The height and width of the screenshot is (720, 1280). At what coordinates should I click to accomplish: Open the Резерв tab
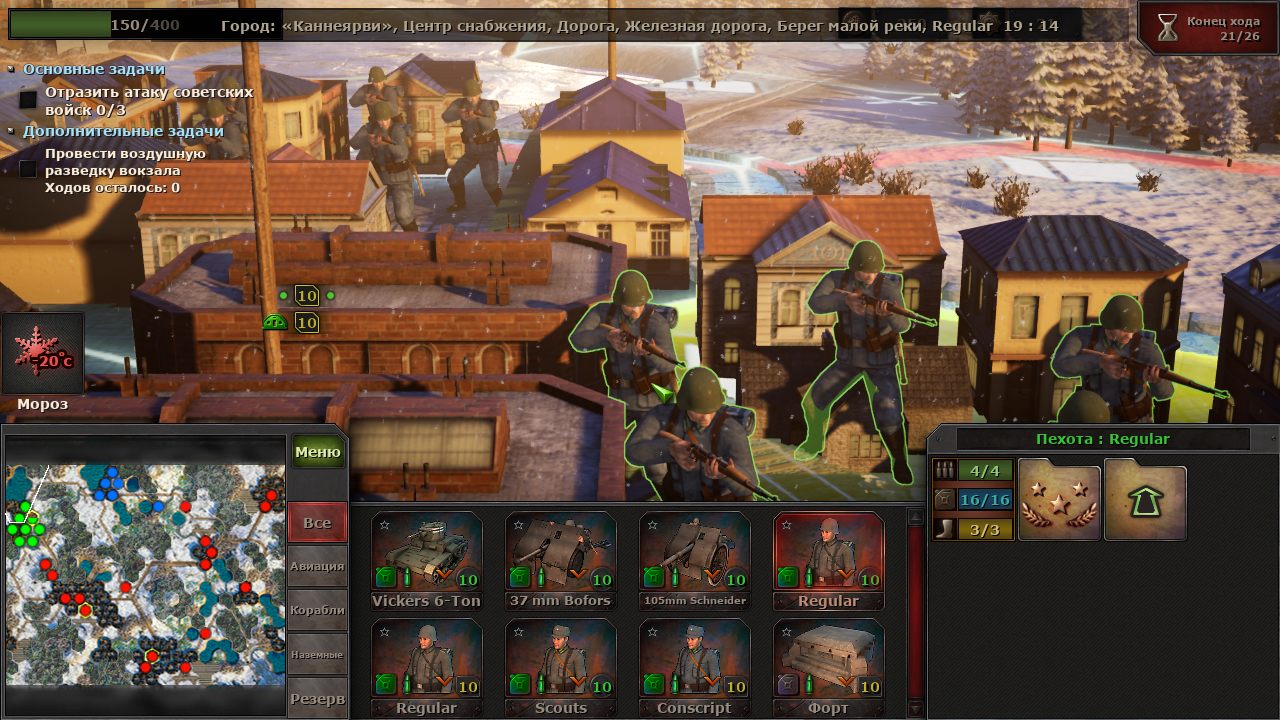tap(317, 698)
